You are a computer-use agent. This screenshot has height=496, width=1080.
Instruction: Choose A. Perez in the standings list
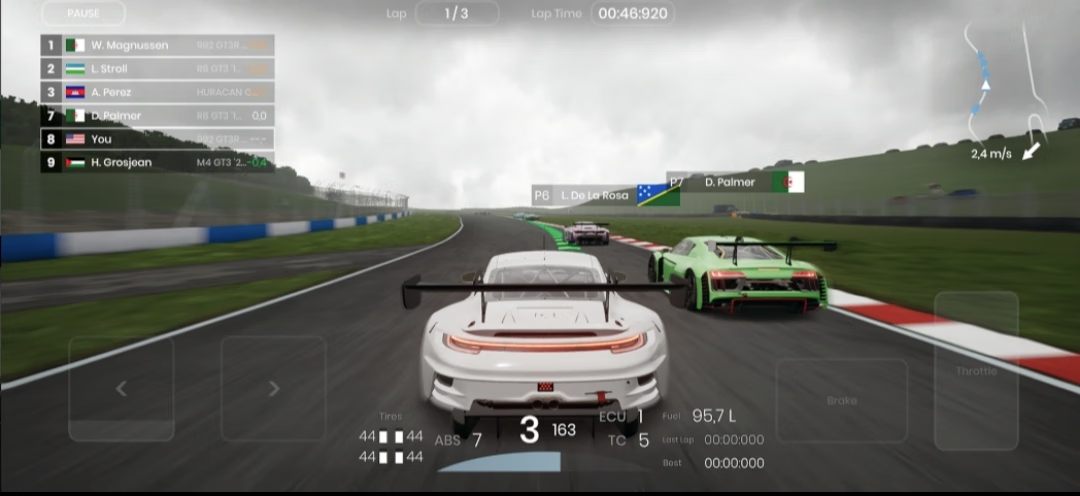click(x=157, y=92)
